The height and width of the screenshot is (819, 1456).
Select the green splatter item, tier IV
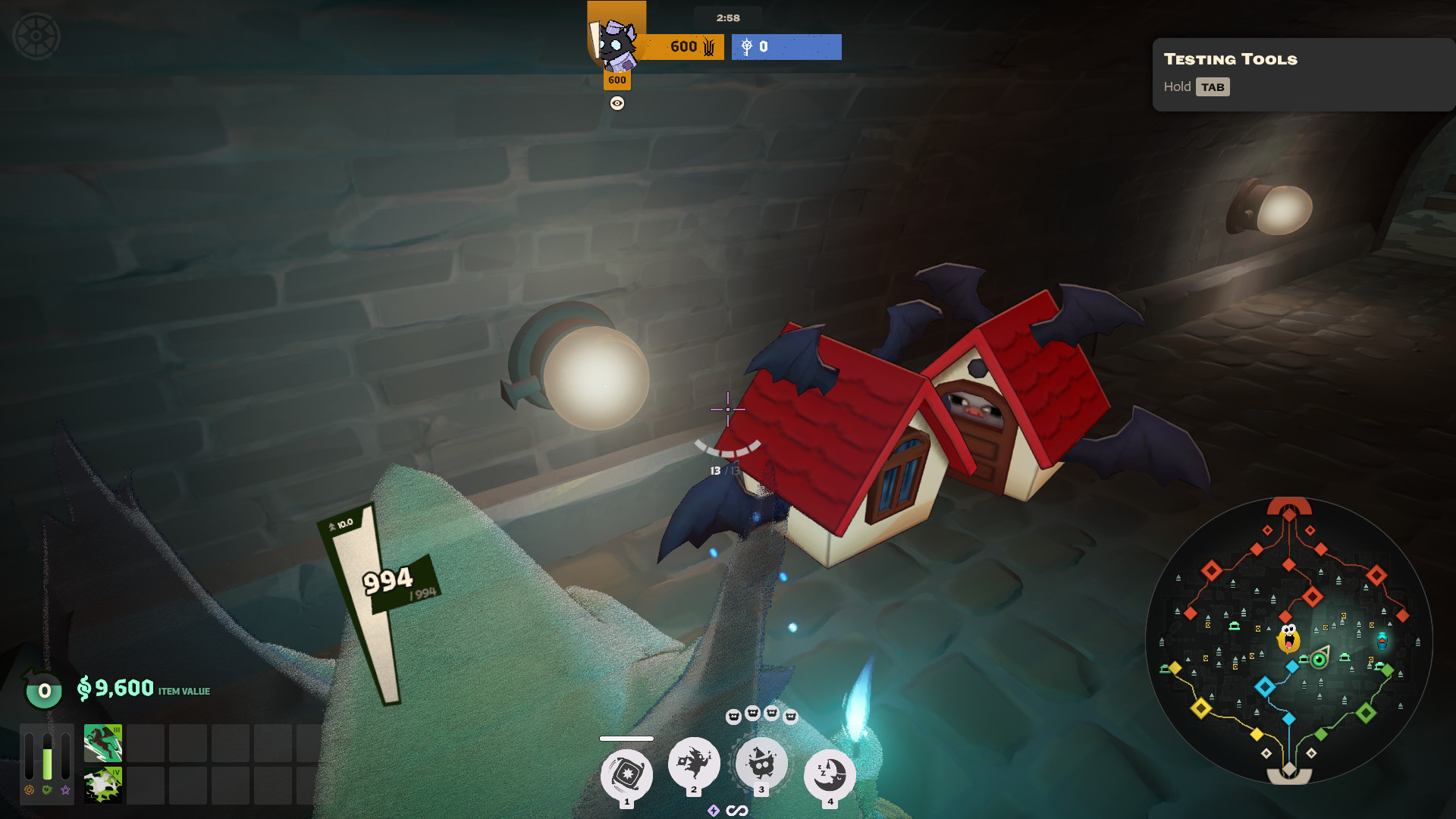103,785
